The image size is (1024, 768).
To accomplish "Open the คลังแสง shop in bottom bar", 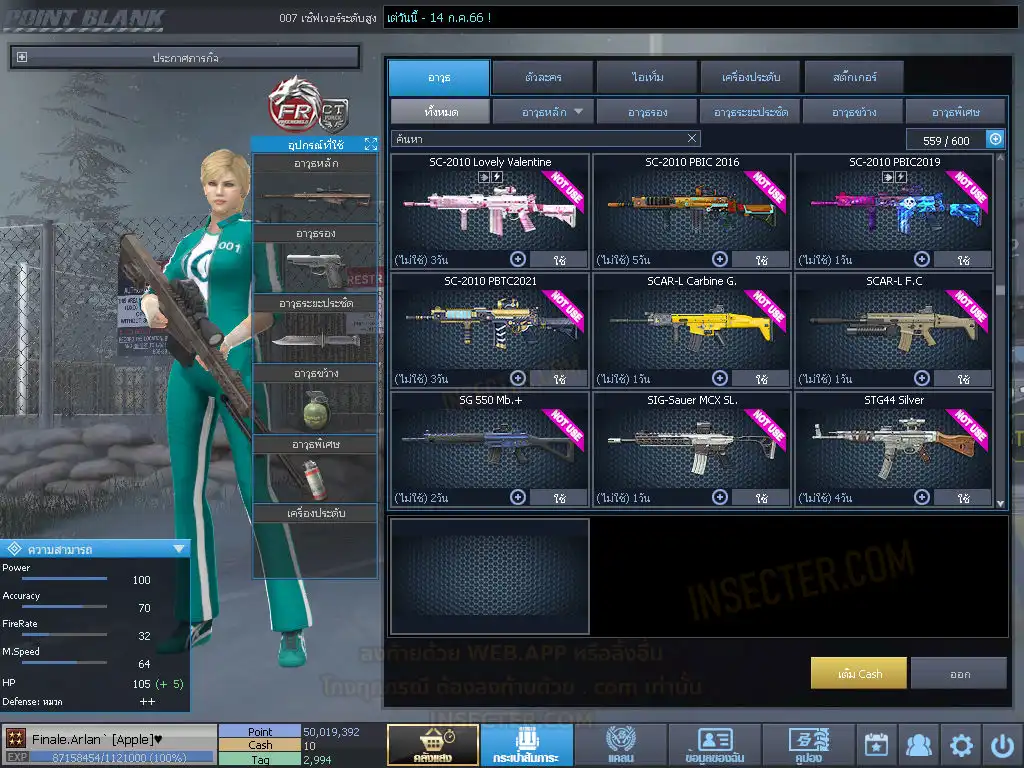I will 432,745.
